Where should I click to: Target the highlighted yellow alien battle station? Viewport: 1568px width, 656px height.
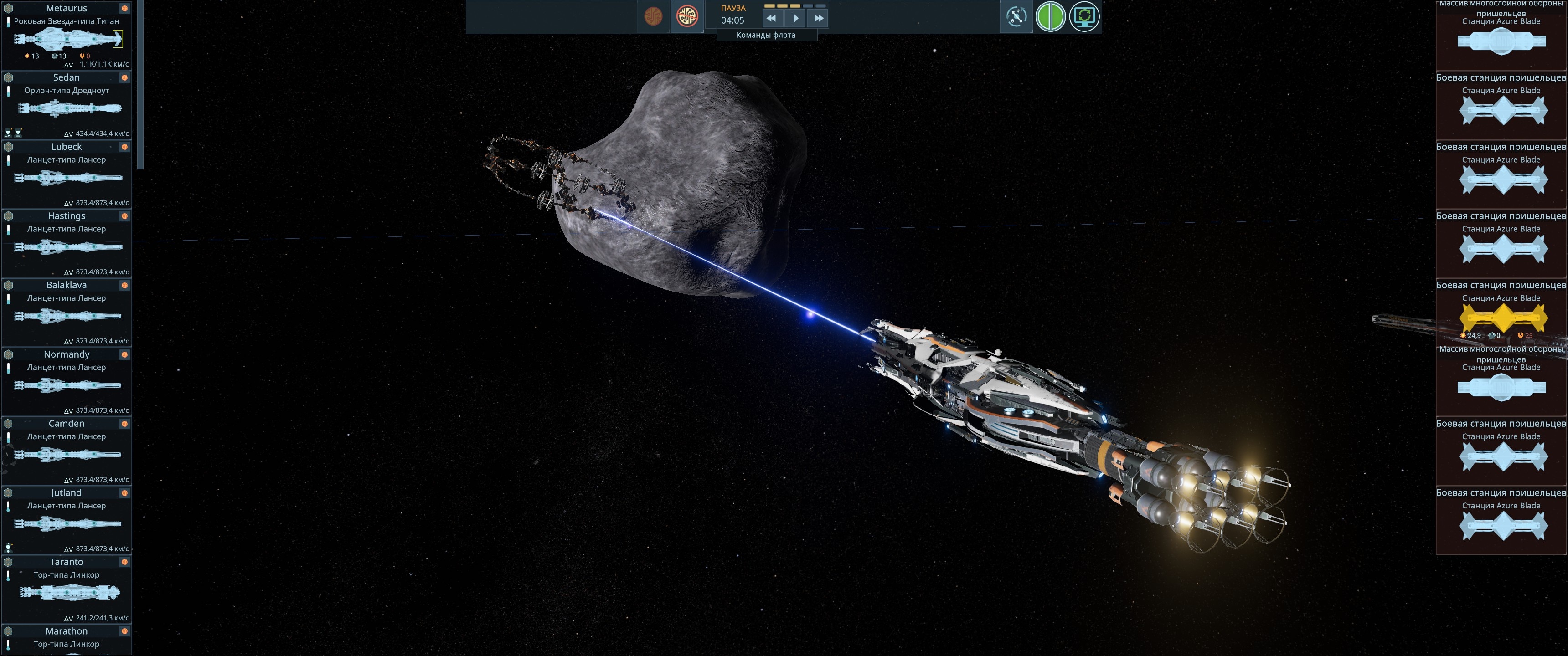(1503, 317)
